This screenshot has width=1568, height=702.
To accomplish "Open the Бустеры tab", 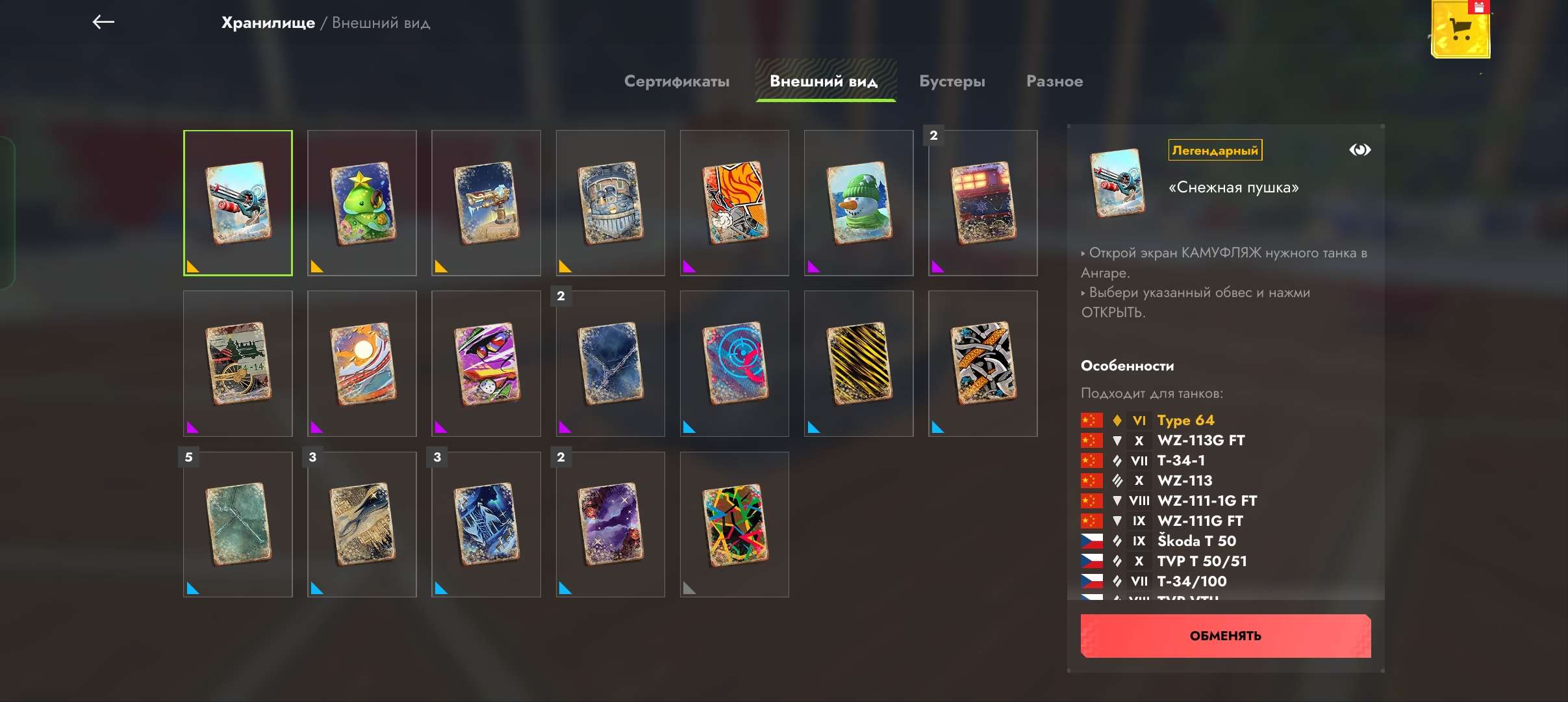I will click(952, 81).
